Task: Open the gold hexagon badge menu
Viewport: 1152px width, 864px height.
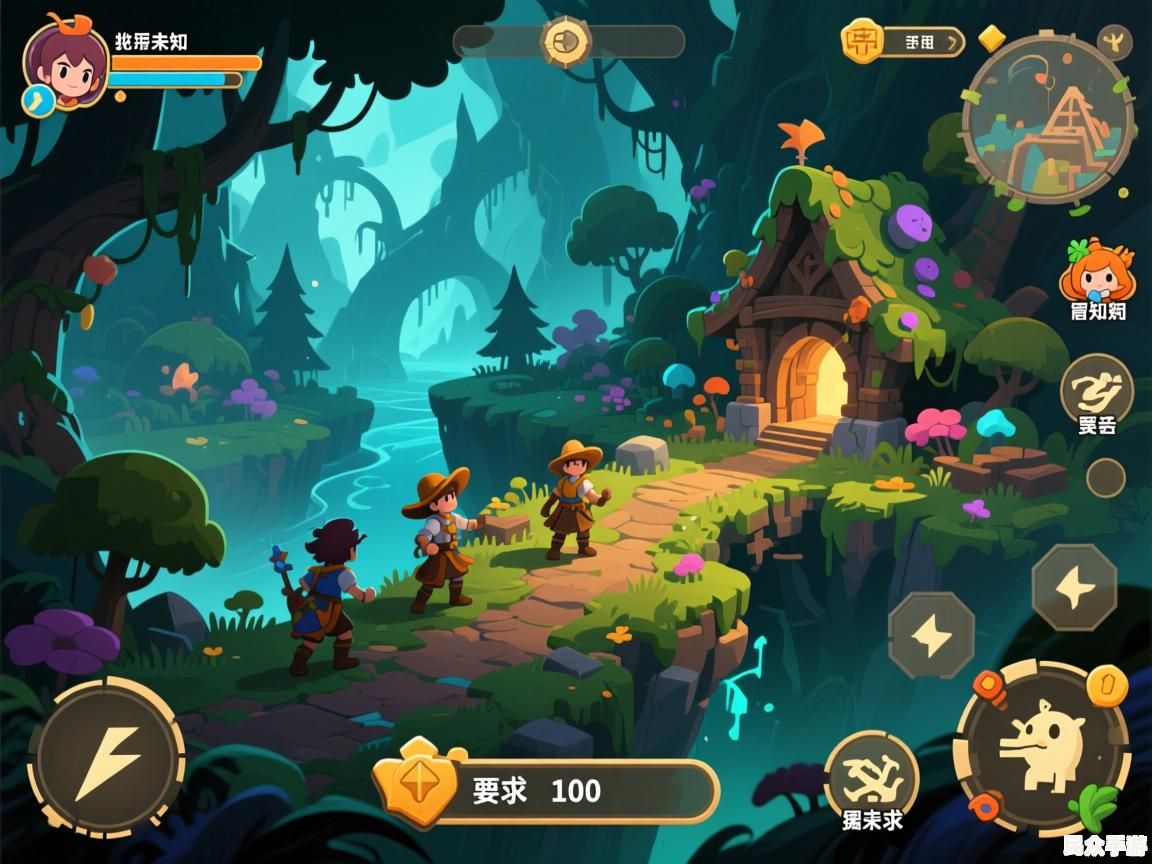Action: point(861,41)
